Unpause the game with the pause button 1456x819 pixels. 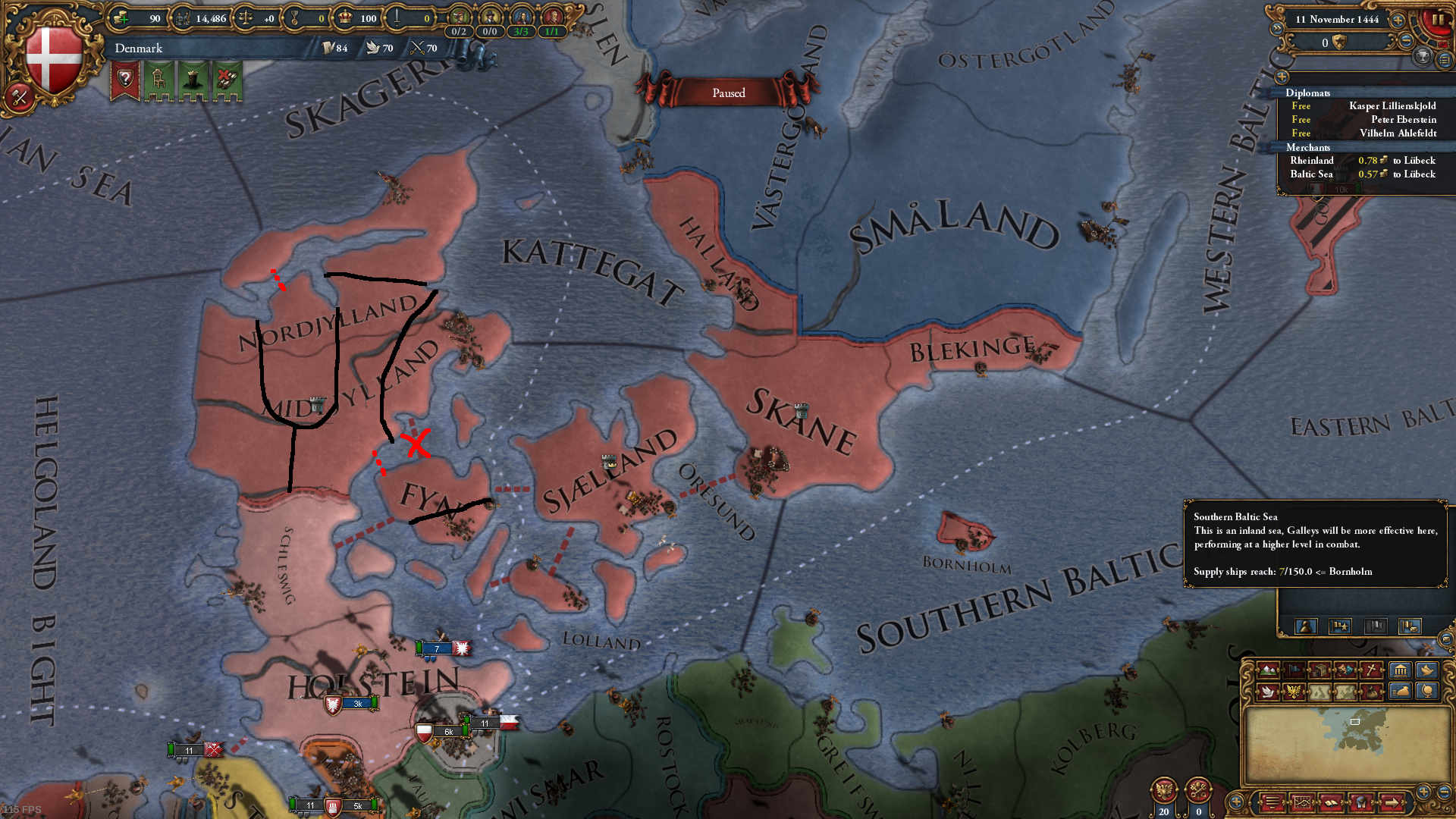(x=1439, y=19)
